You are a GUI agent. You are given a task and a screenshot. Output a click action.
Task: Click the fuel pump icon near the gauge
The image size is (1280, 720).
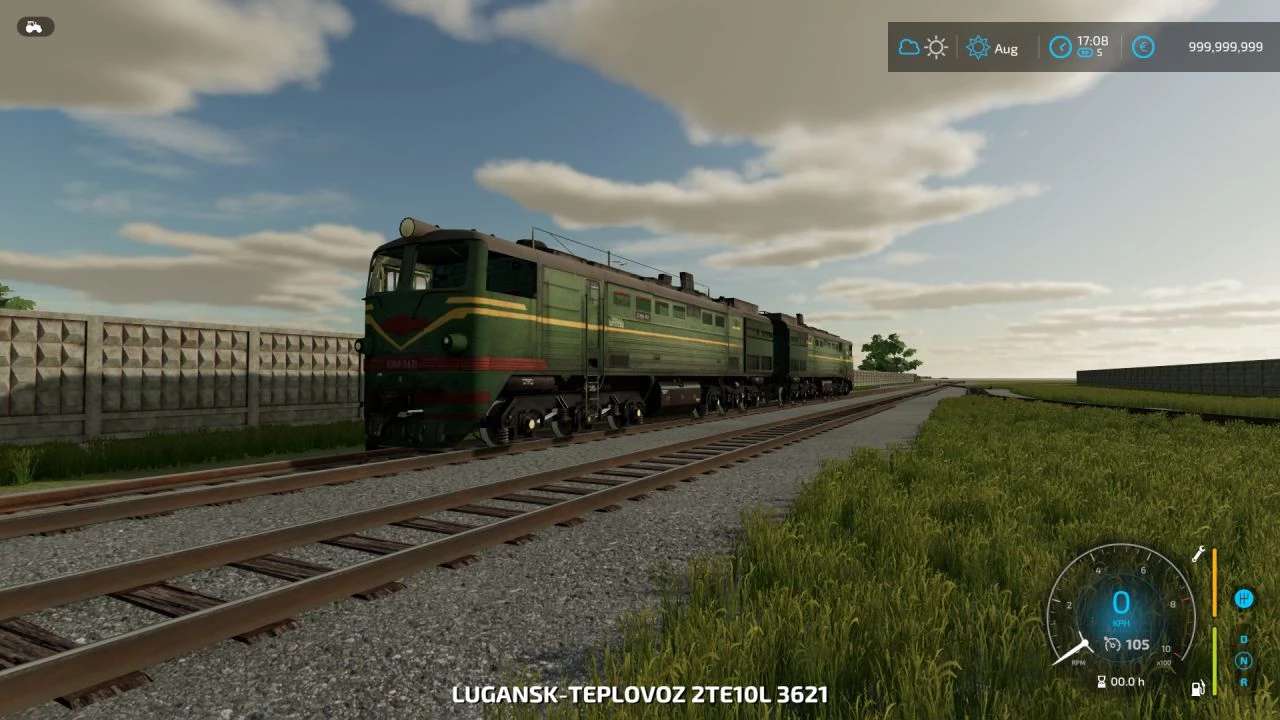[x=1198, y=688]
